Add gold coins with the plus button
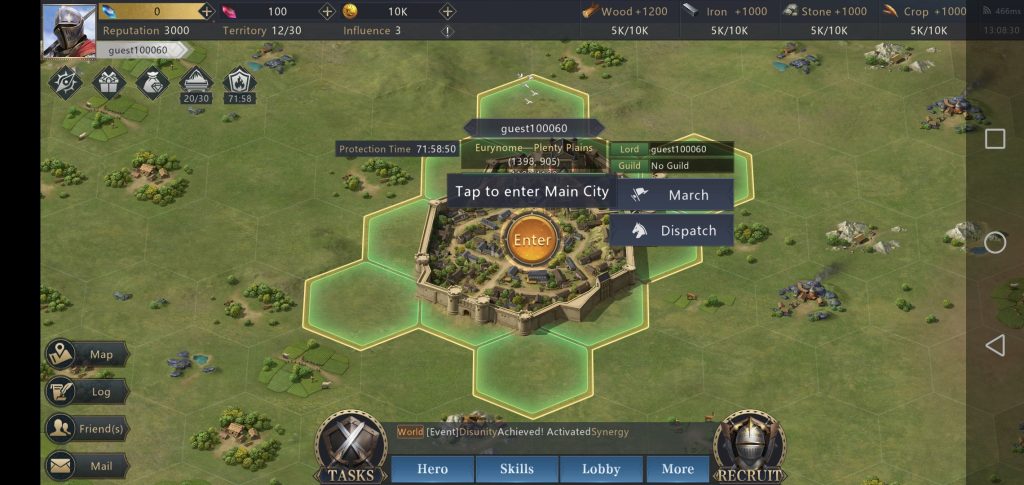The image size is (1024, 485). pos(448,12)
